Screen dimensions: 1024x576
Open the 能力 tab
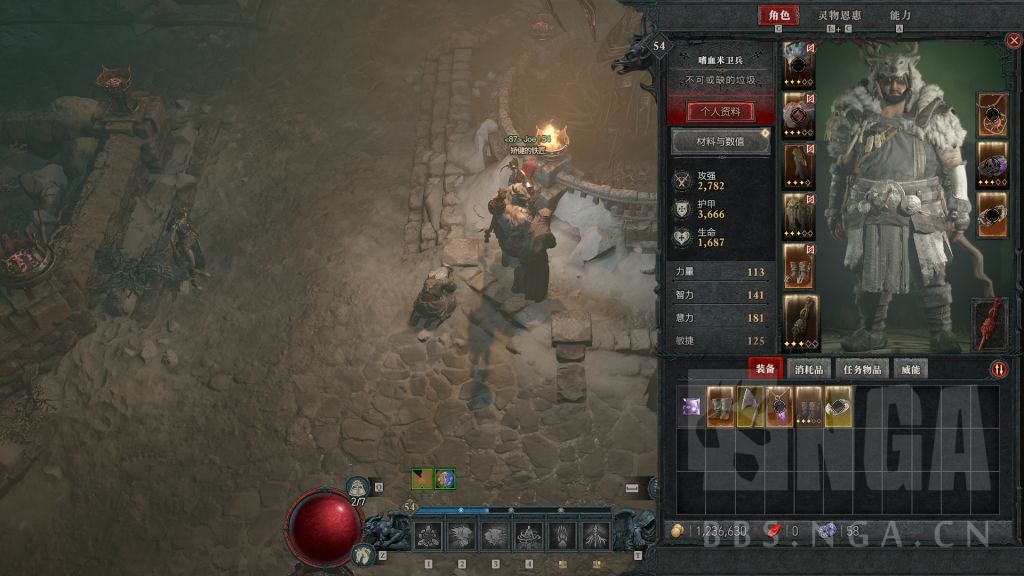(x=900, y=16)
